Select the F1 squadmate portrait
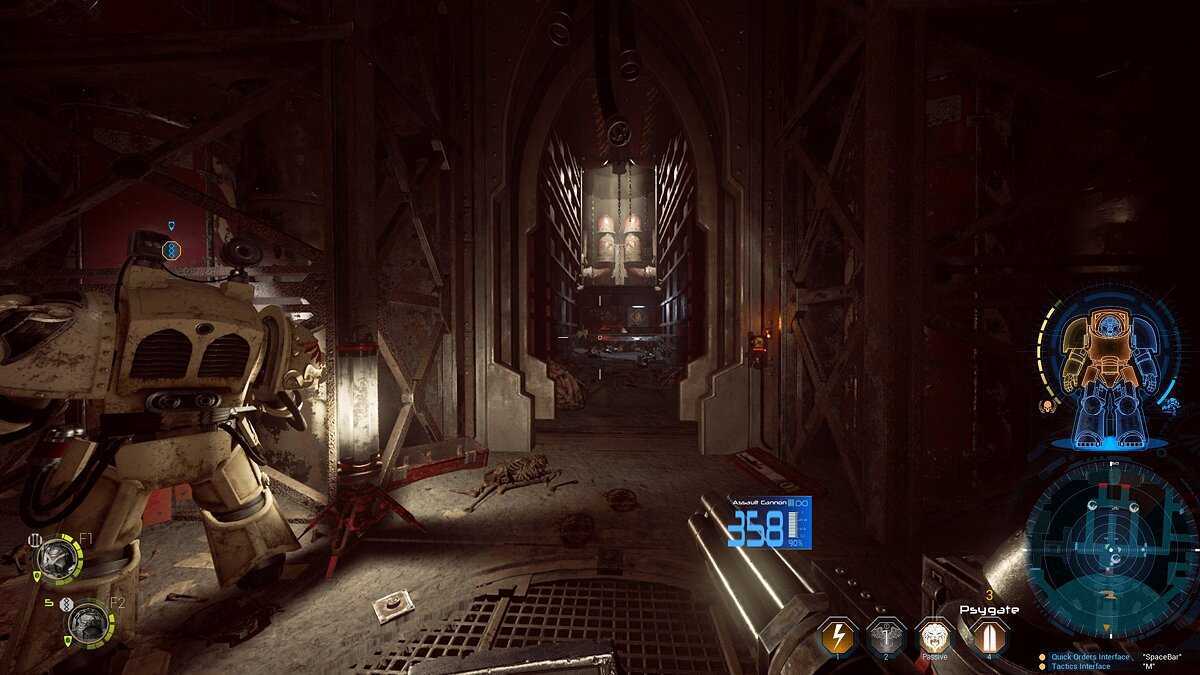 coord(57,561)
